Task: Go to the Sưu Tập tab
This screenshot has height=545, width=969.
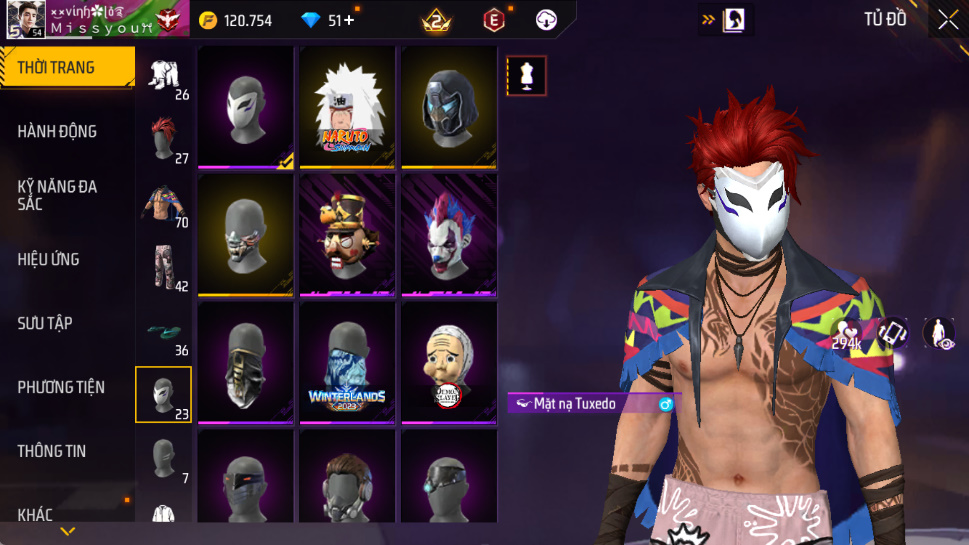Action: pyautogui.click(x=66, y=323)
